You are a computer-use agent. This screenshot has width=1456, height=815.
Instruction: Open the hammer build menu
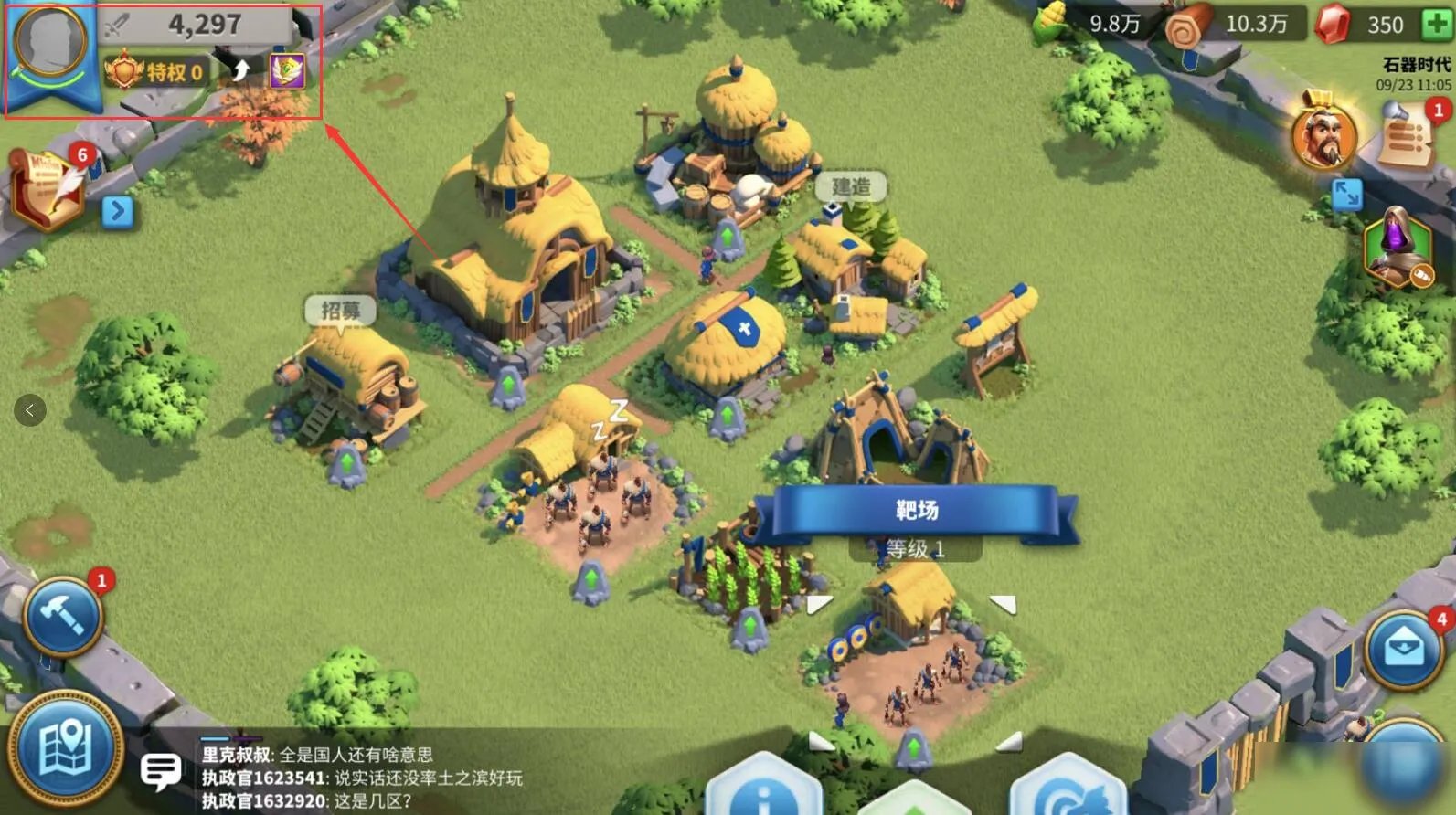(62, 618)
